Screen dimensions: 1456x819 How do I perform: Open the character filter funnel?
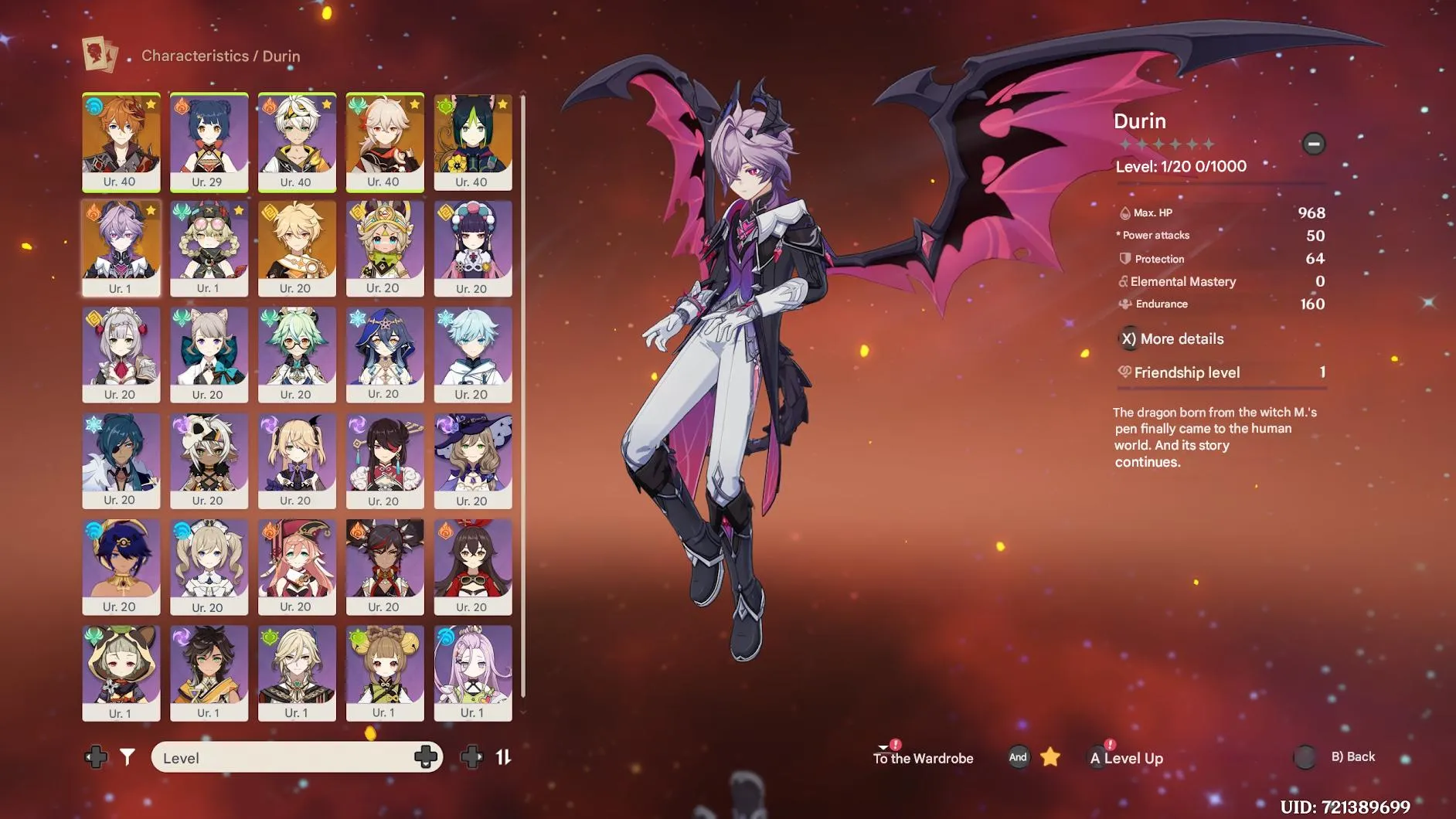pos(128,757)
